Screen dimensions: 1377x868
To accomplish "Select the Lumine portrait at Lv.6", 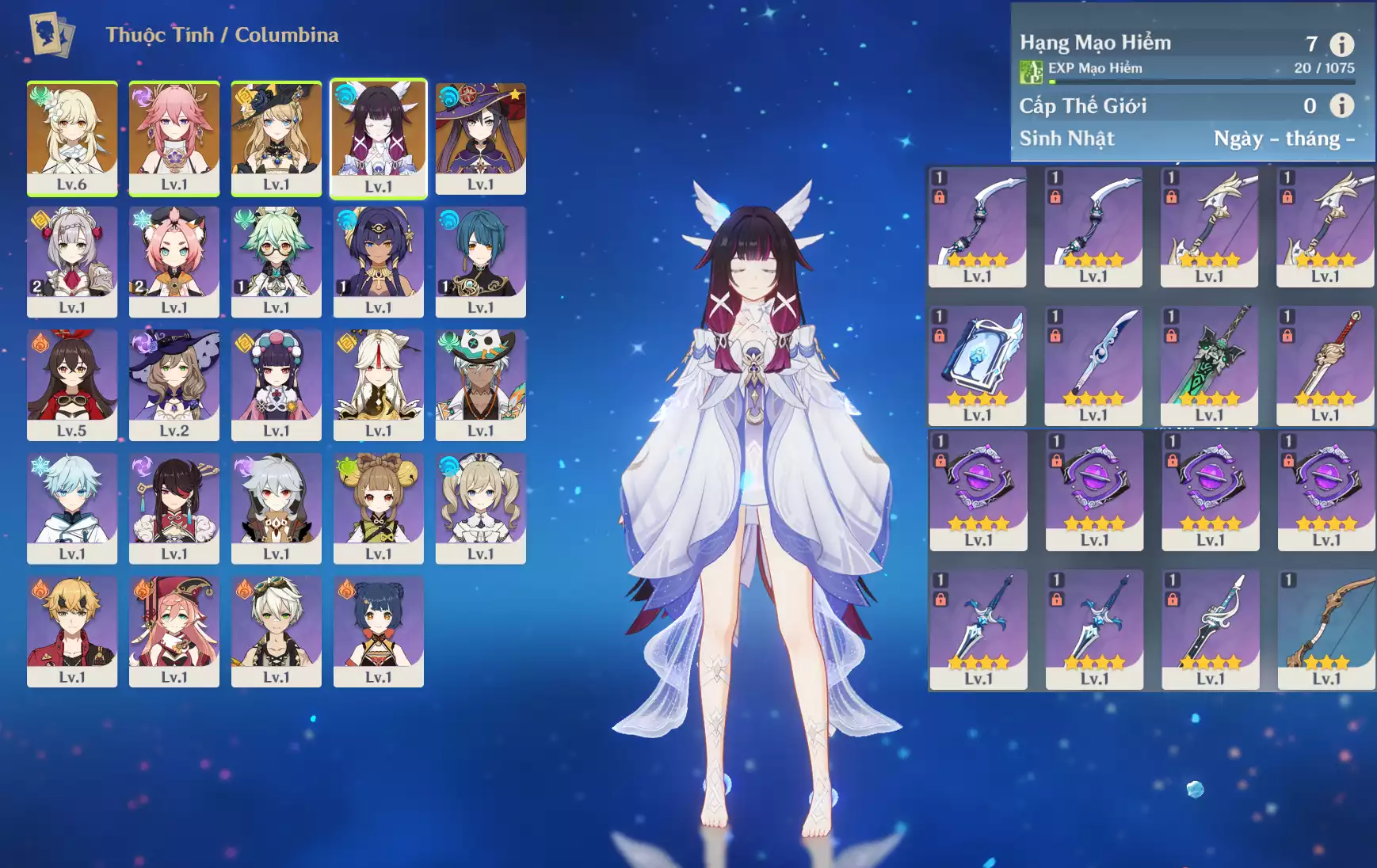I will [72, 137].
